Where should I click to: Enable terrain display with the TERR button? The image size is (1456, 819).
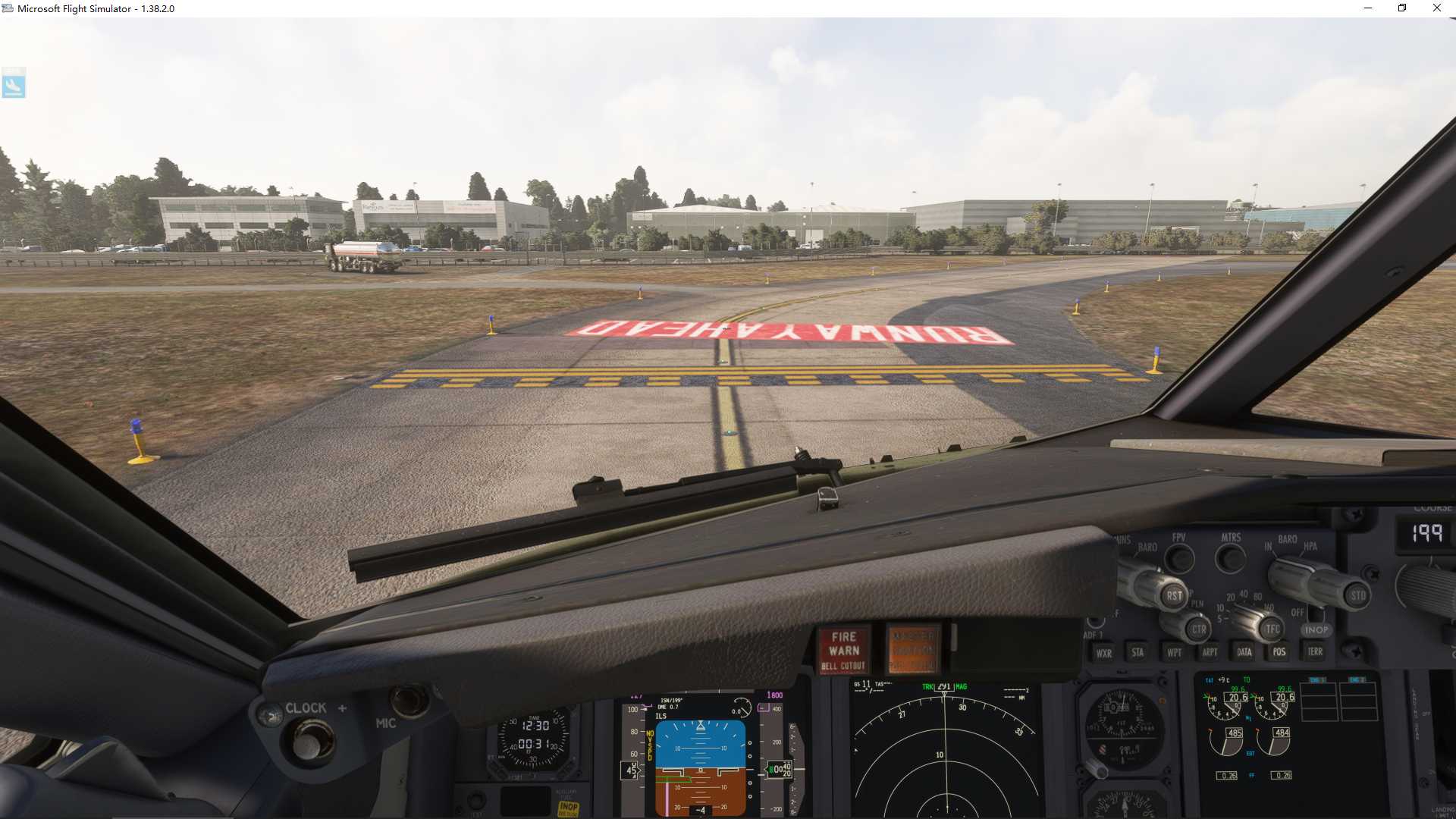(1315, 652)
